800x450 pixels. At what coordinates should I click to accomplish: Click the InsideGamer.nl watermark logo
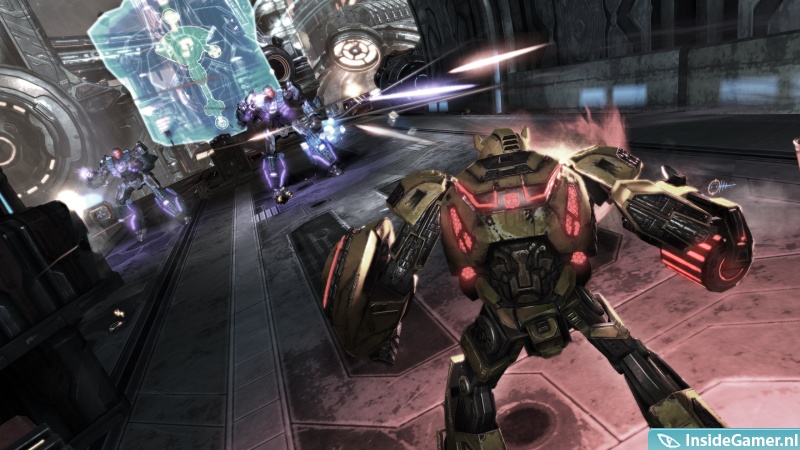click(x=724, y=439)
